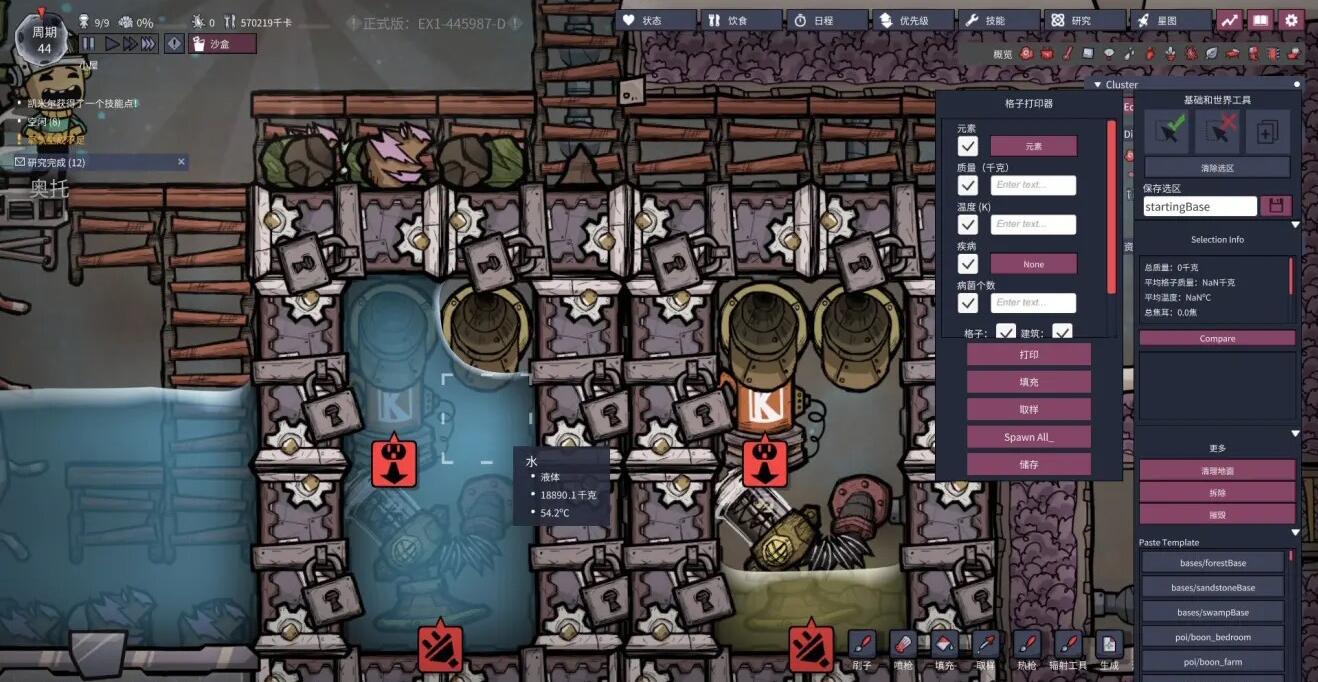
Task: Open the 研究 research menu
Action: tap(1084, 20)
